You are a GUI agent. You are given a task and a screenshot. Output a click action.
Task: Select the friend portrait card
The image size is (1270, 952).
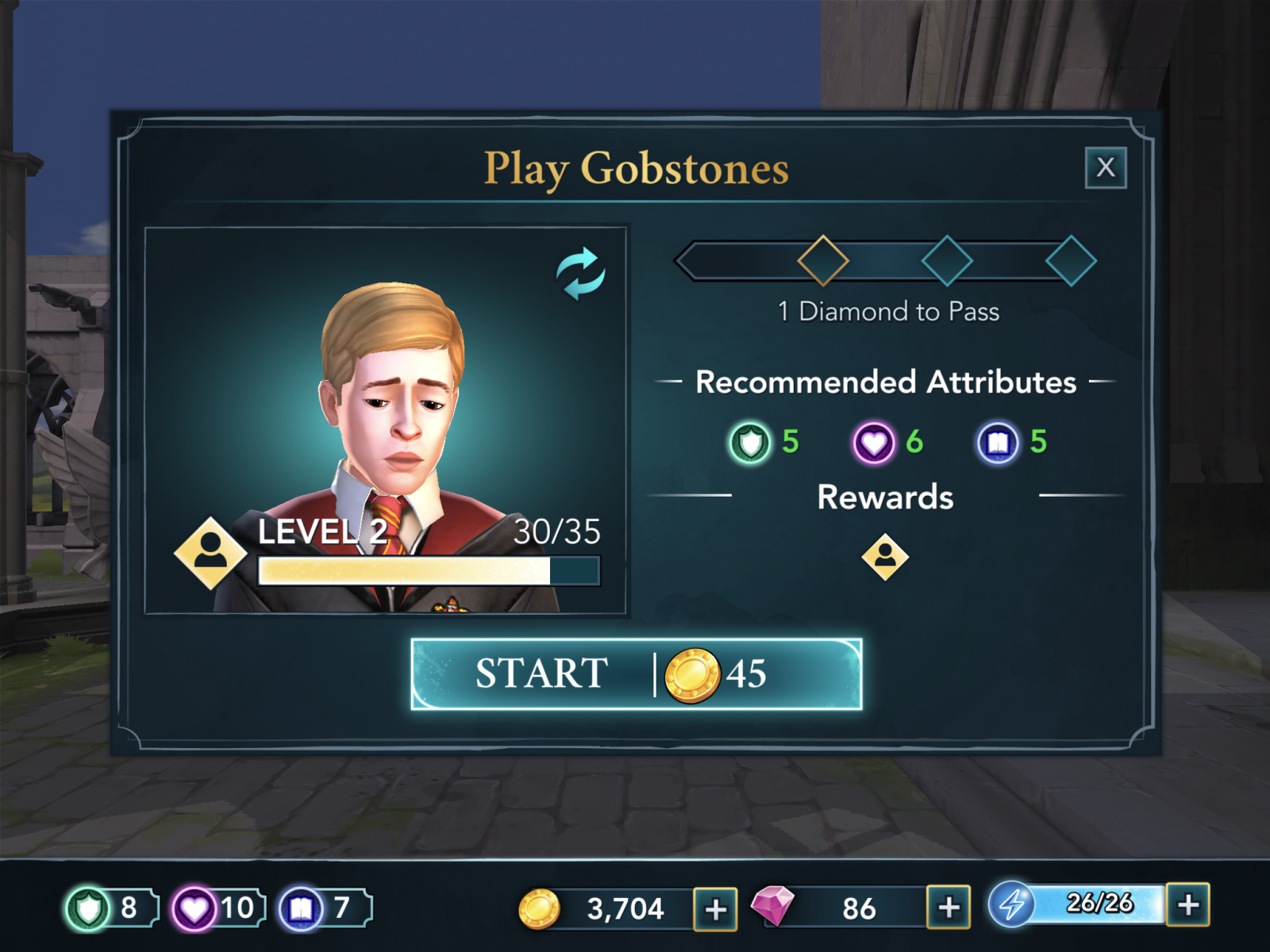(x=386, y=420)
